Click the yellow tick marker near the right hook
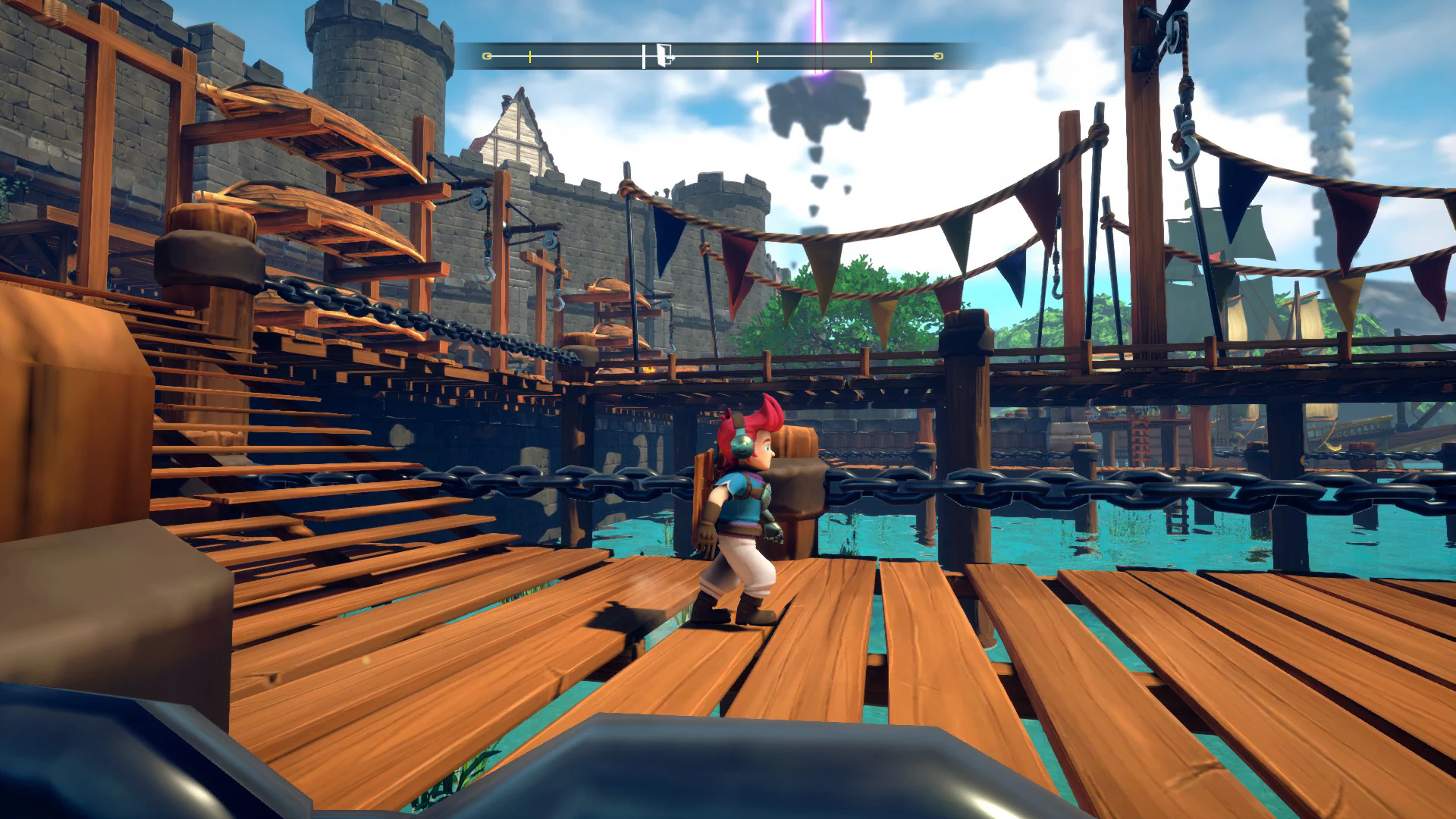This screenshot has height=819, width=1456. (872, 55)
